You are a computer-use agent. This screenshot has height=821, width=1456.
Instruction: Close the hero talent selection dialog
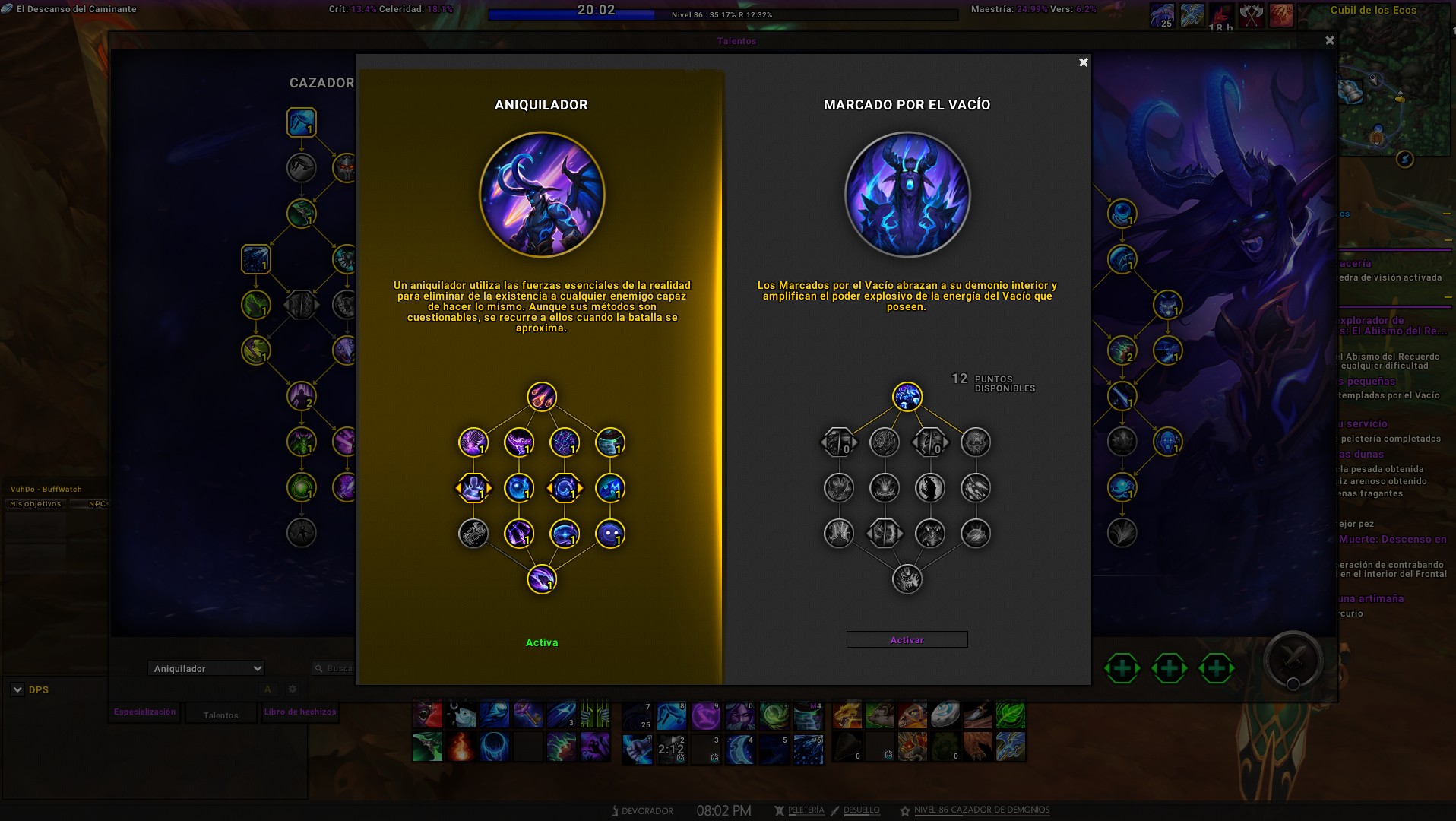coord(1084,62)
